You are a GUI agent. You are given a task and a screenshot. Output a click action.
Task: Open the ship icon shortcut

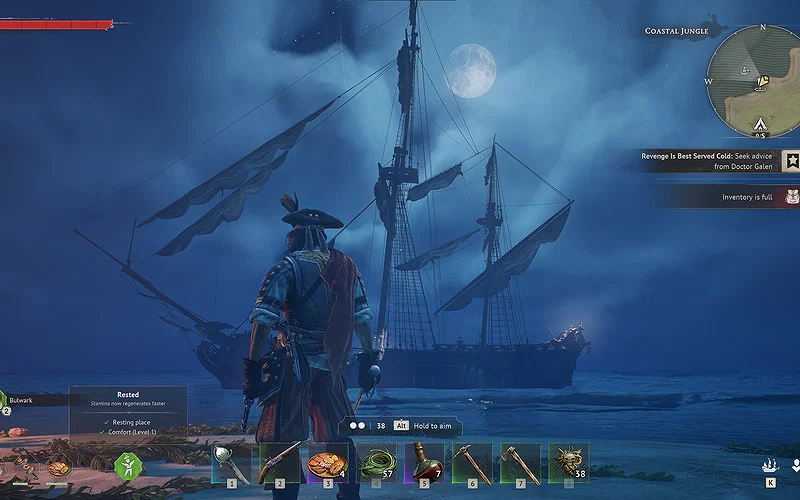(770, 465)
